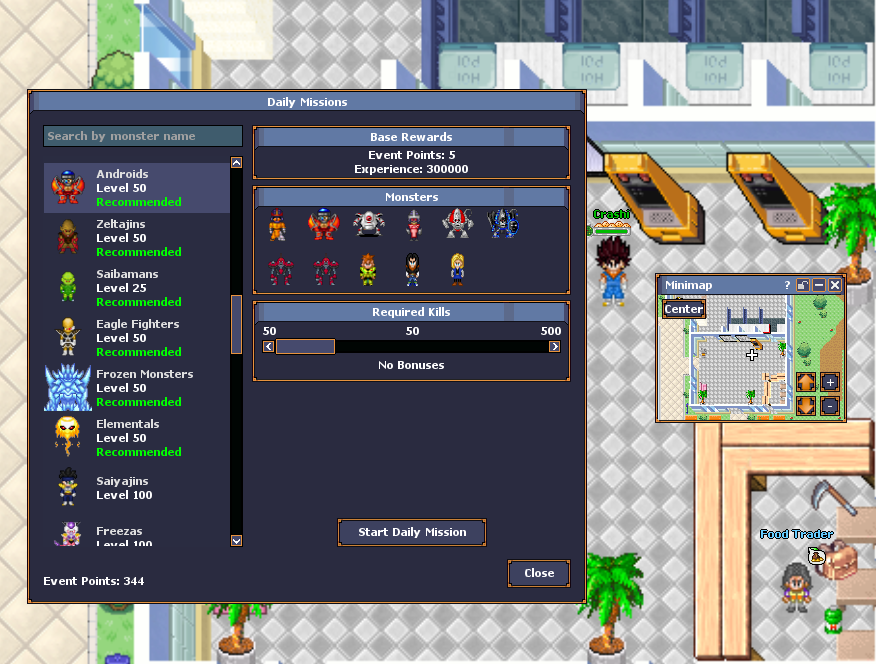Decrease required kills with left arrow
This screenshot has width=876, height=664.
pyautogui.click(x=268, y=347)
